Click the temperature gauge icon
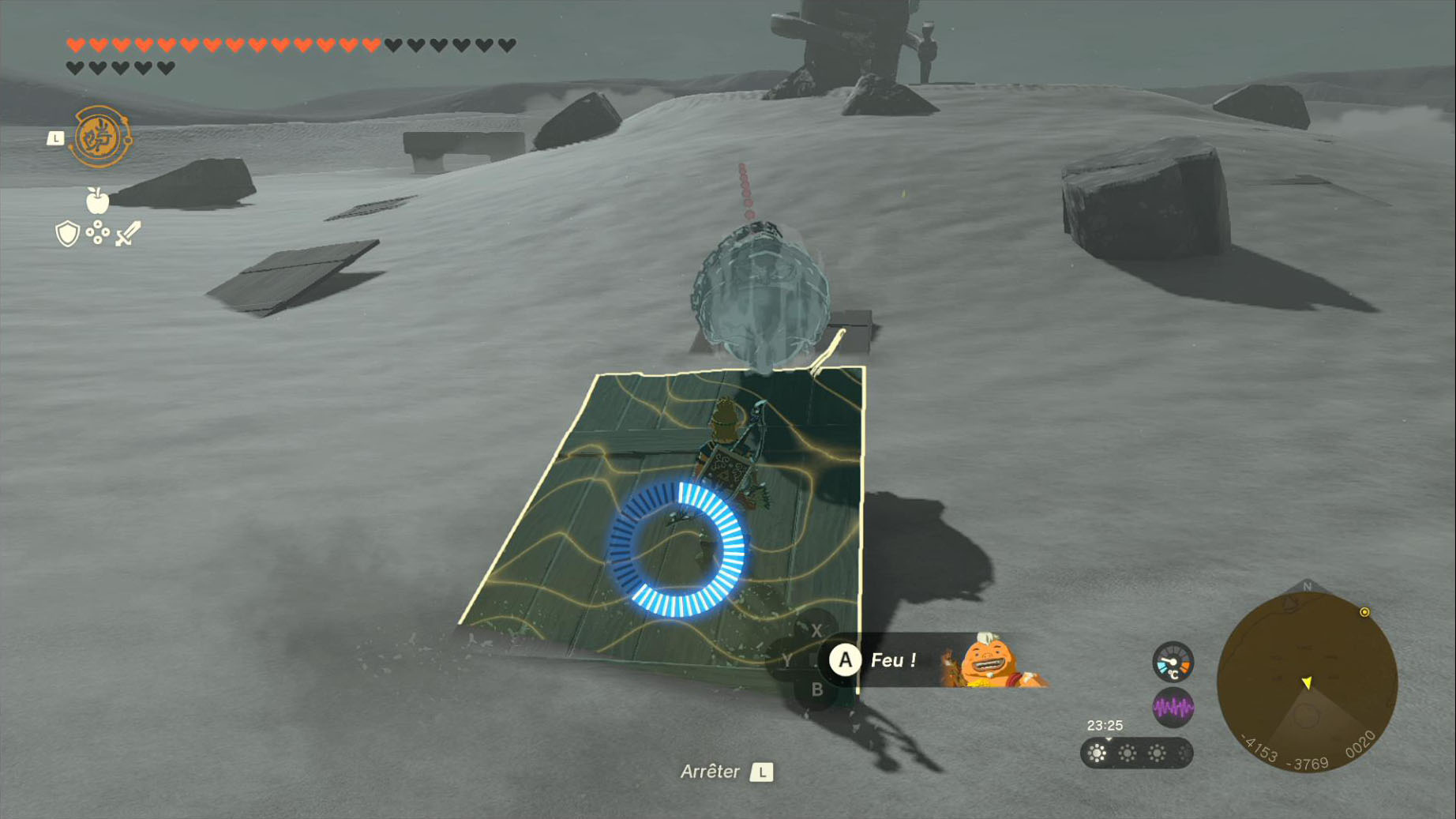Image resolution: width=1456 pixels, height=819 pixels. [x=1173, y=662]
